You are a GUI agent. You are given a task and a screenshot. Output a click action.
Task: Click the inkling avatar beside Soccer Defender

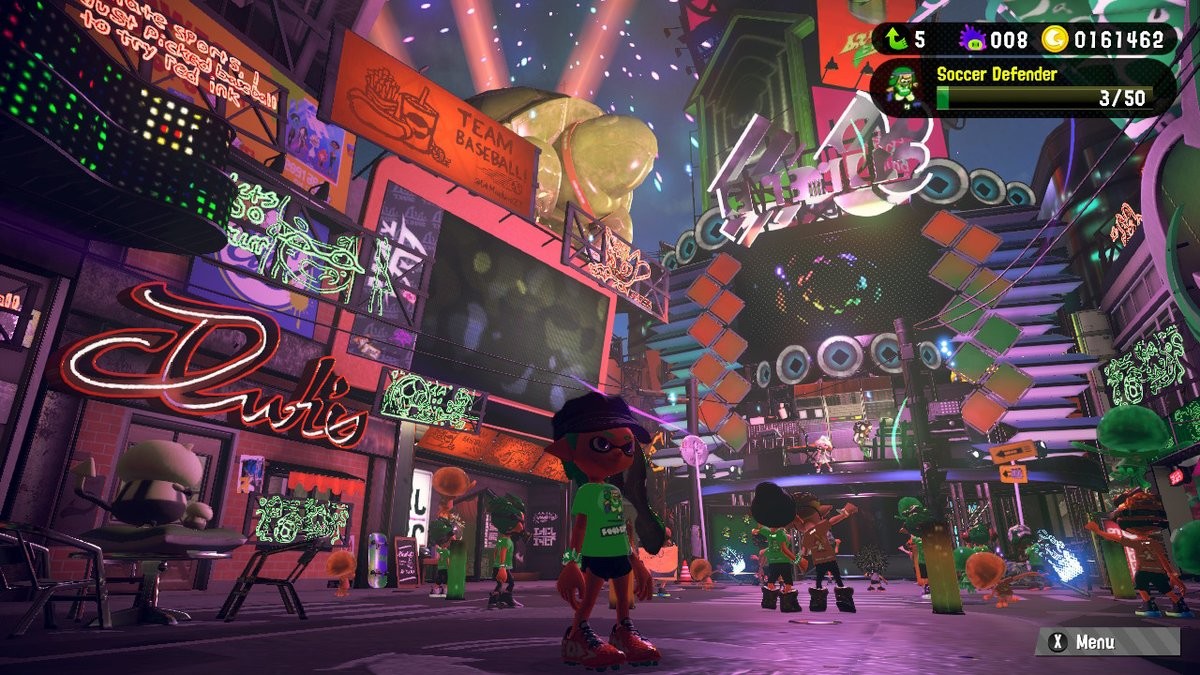(x=903, y=88)
